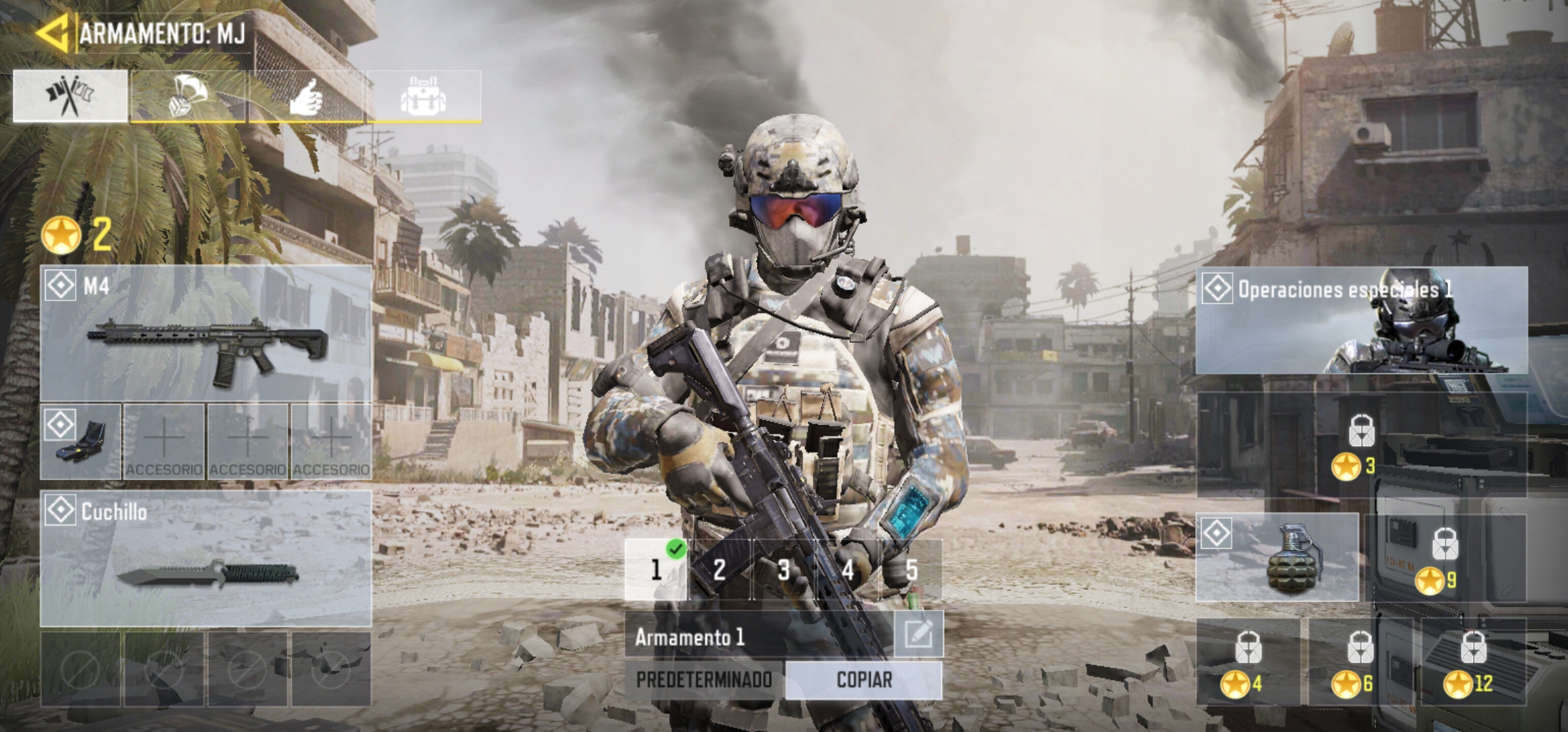This screenshot has height=732, width=1568.
Task: Tap the locked slot requiring level 12
Action: [x=1473, y=662]
